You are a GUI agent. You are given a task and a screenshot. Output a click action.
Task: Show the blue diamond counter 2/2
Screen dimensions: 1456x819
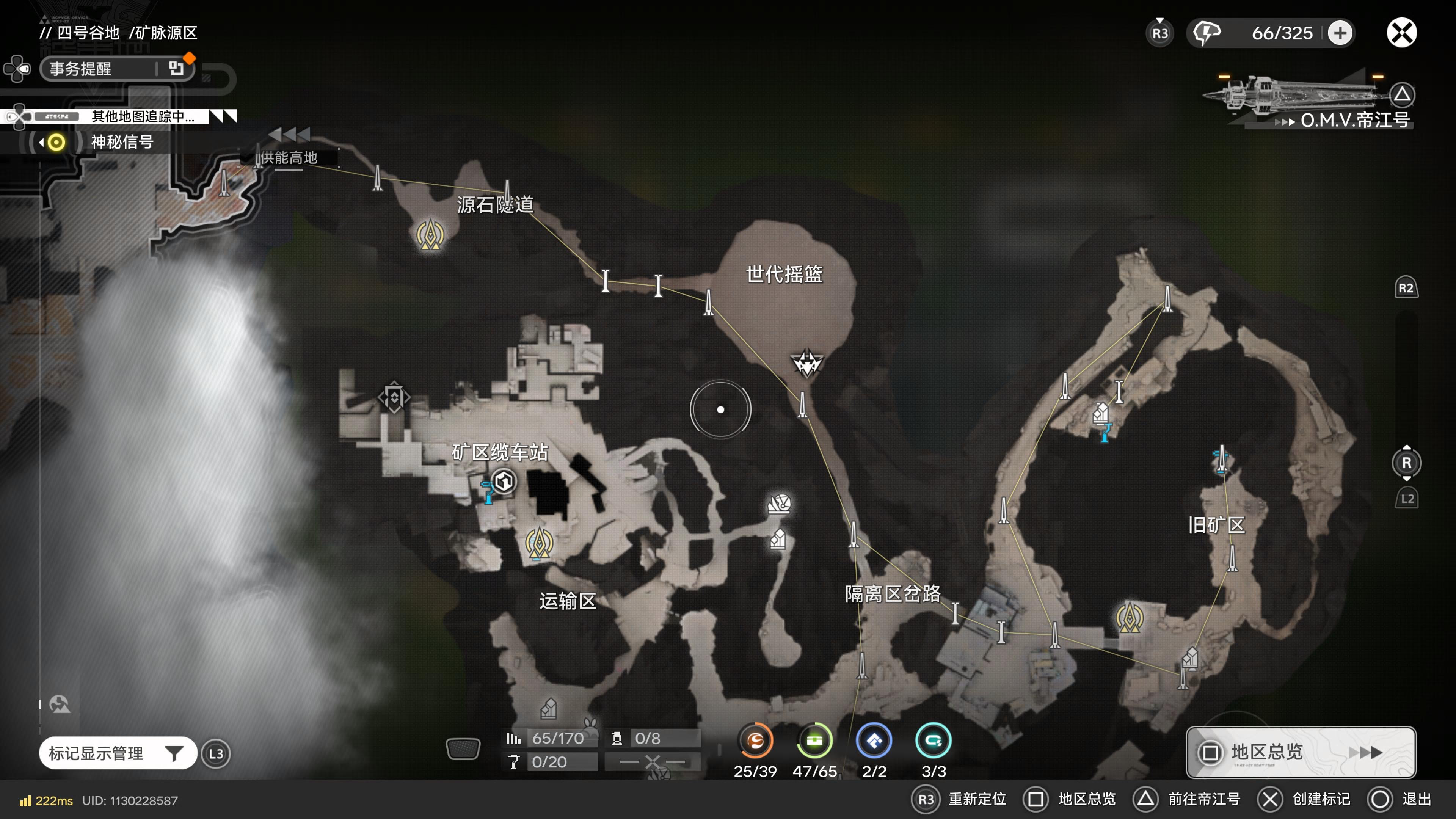874,741
